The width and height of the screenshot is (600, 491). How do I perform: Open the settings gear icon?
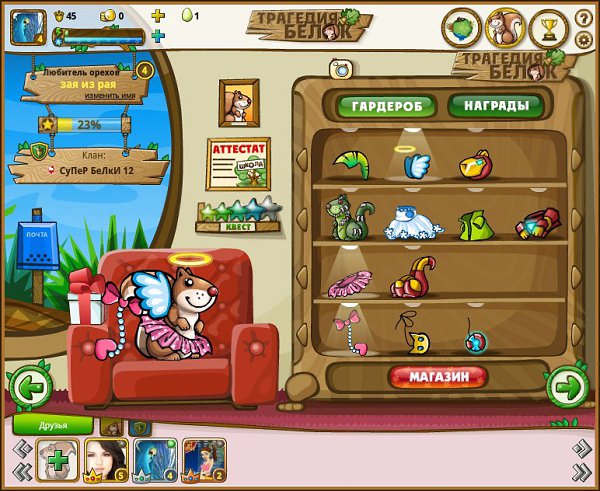tap(585, 40)
